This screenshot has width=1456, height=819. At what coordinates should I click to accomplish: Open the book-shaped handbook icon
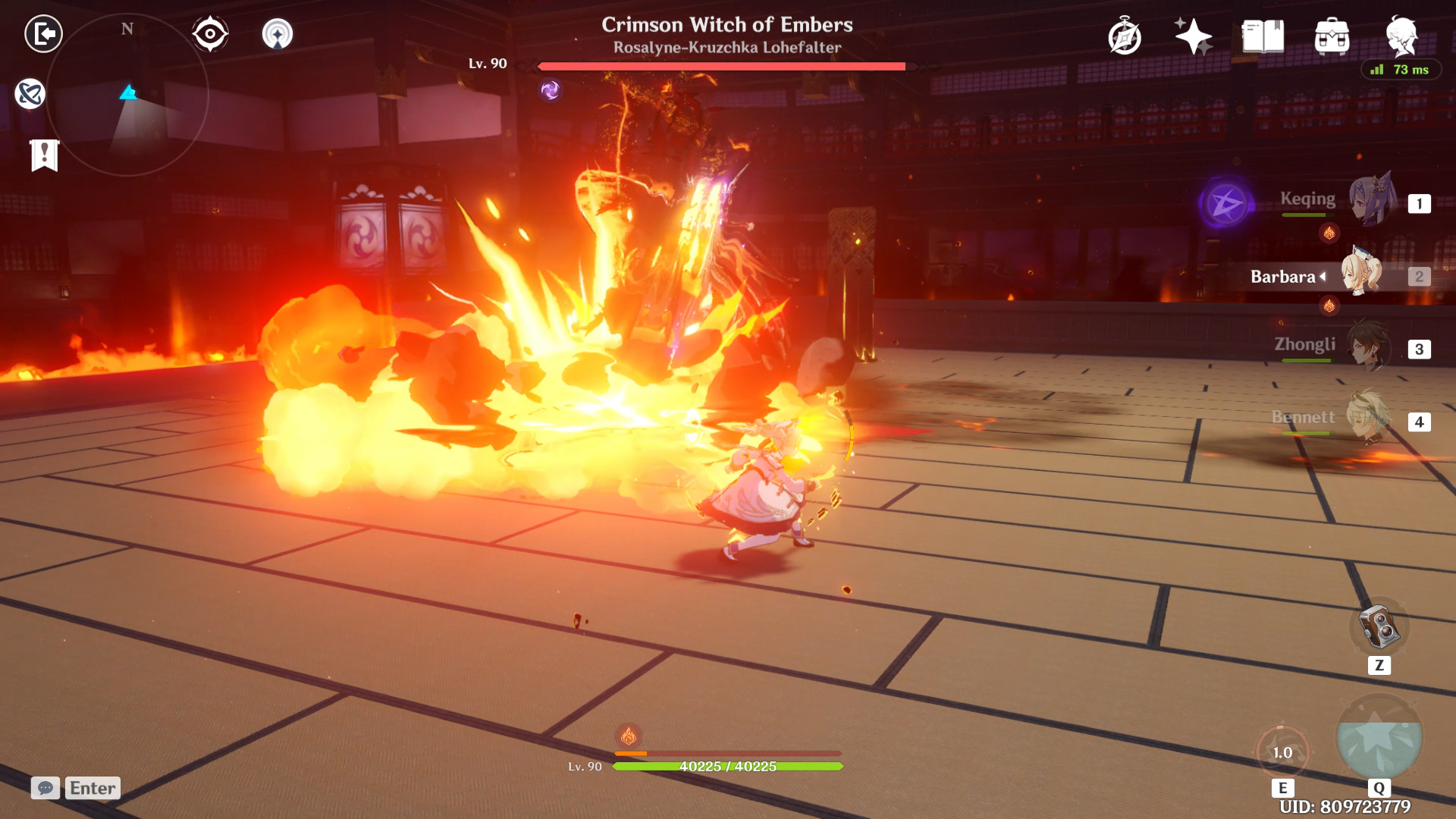coord(1263,36)
